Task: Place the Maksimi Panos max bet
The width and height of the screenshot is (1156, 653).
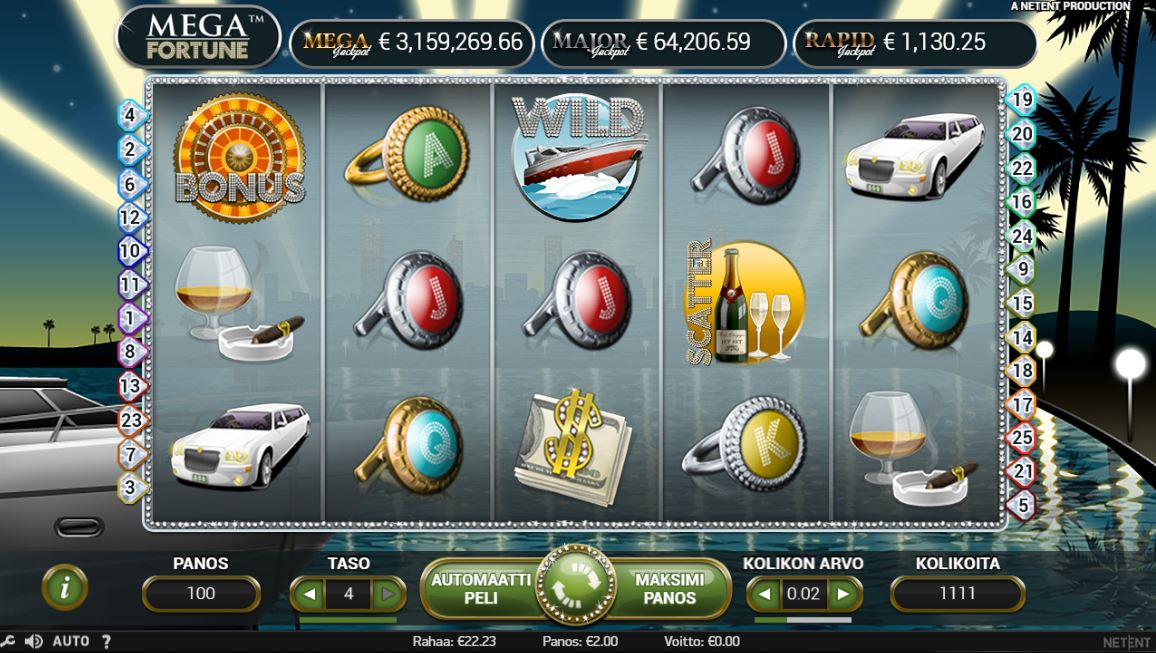Action: [x=670, y=589]
